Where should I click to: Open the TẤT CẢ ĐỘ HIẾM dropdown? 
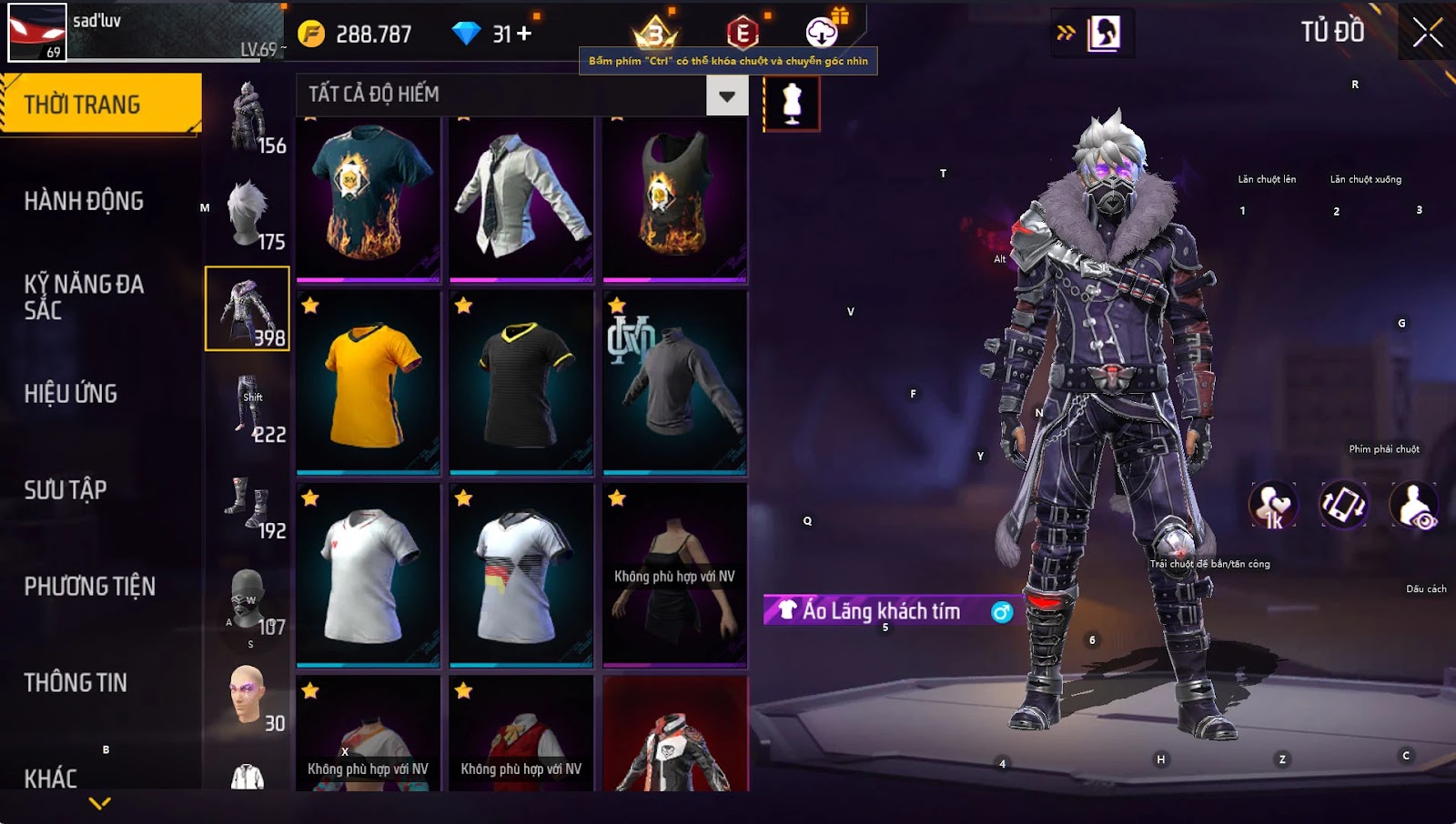[x=726, y=95]
